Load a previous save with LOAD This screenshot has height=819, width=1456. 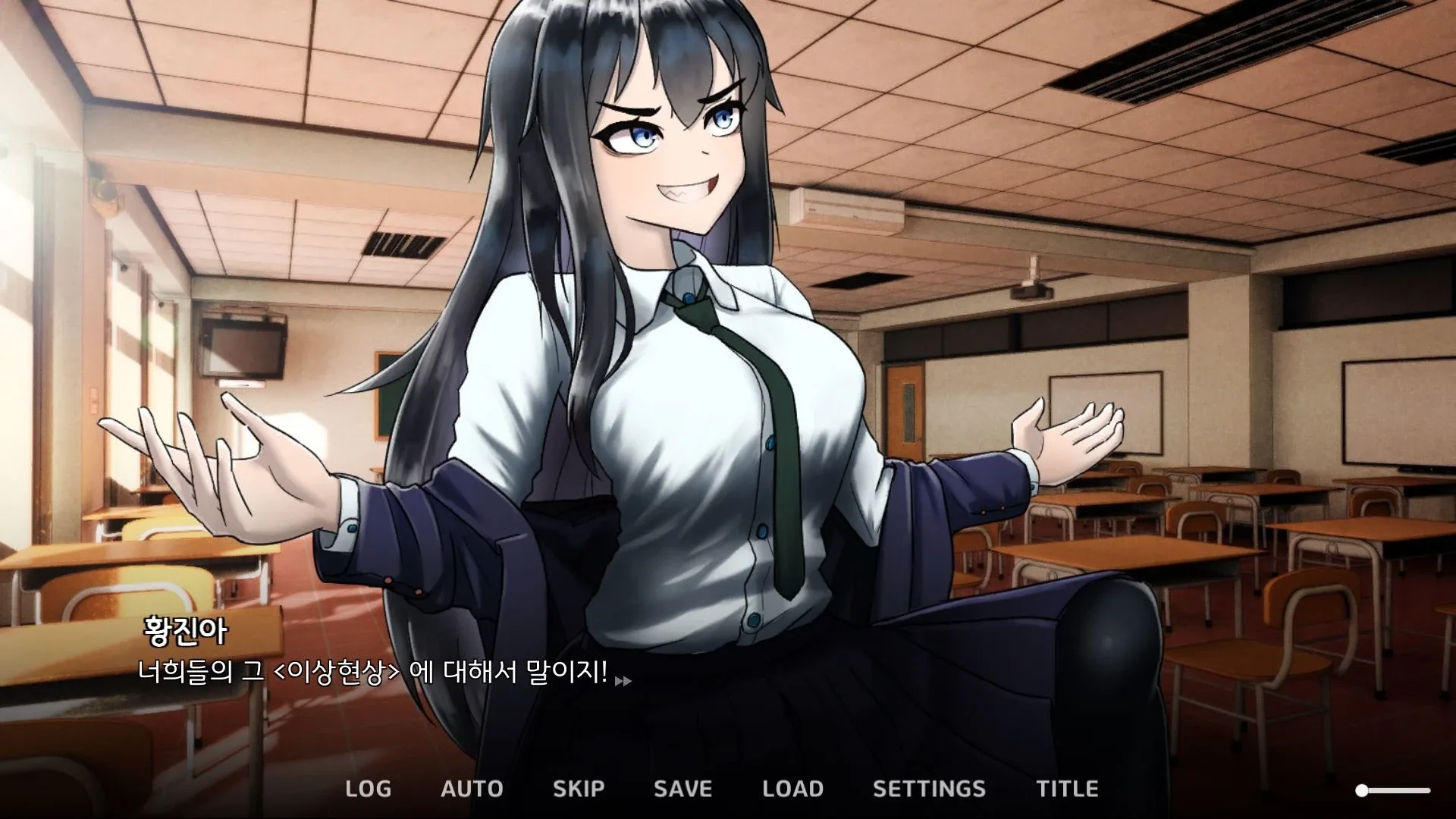coord(793,789)
